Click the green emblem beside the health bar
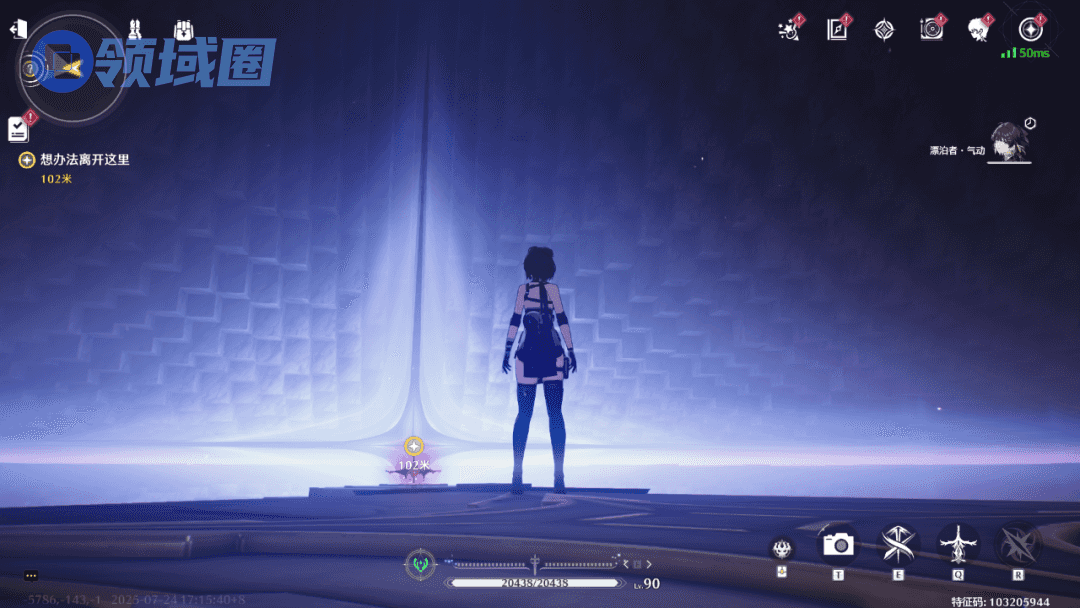 tap(420, 565)
